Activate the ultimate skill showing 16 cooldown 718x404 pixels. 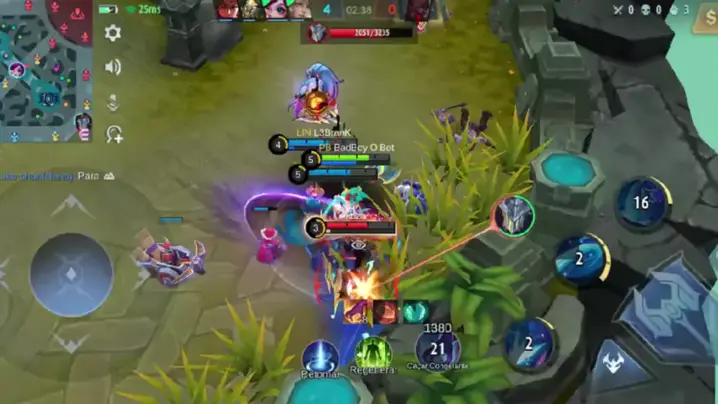642,203
